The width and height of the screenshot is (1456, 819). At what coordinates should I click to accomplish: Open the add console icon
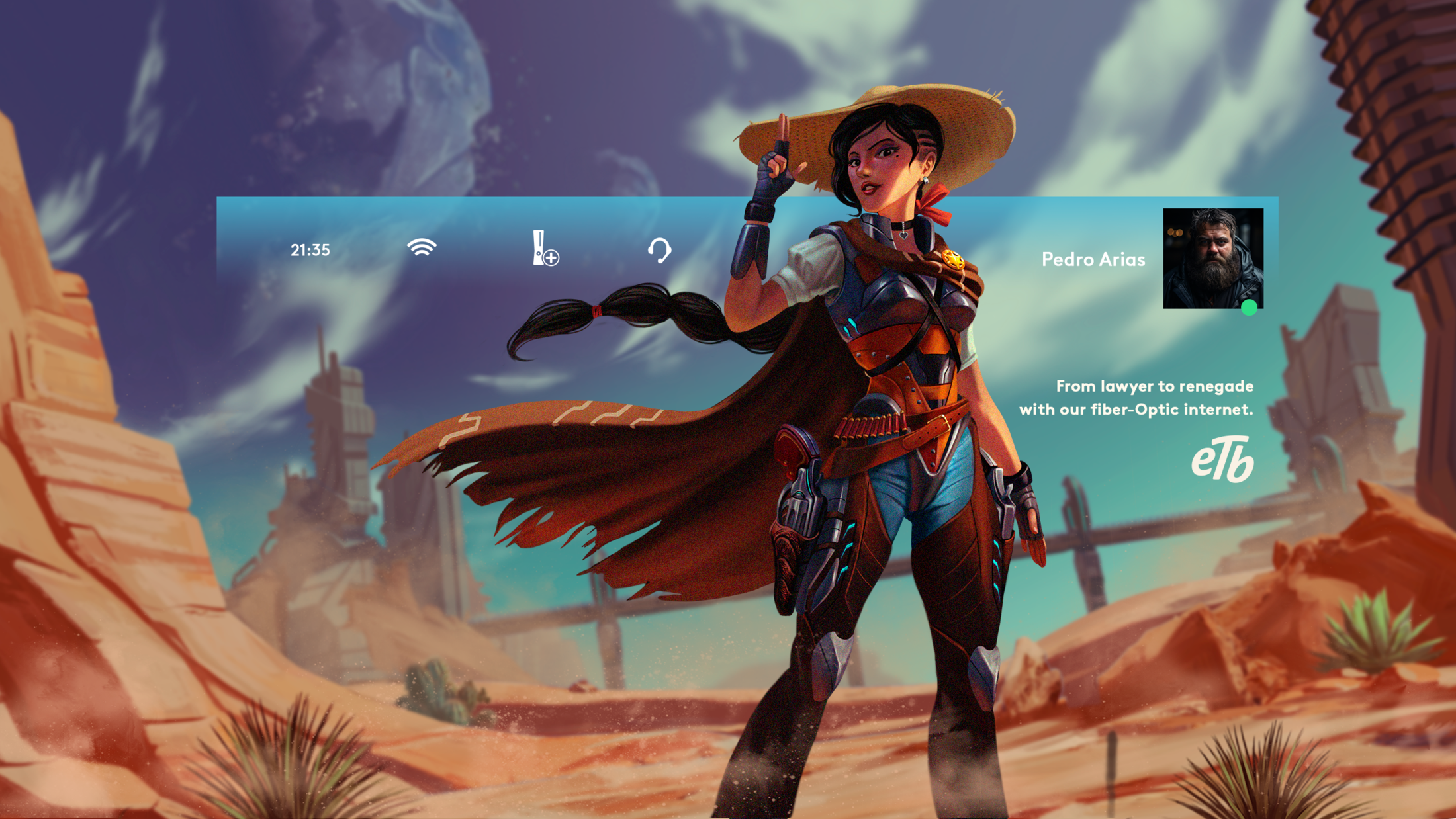pos(545,249)
